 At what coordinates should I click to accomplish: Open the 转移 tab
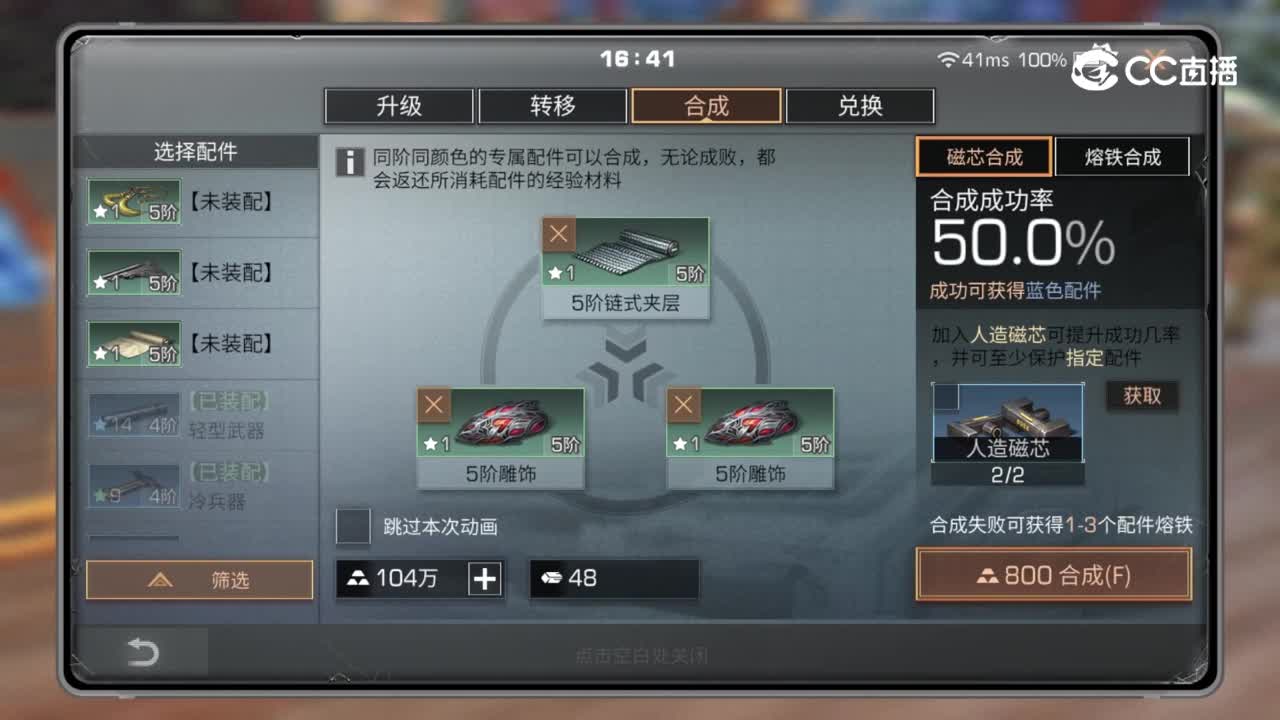click(553, 105)
